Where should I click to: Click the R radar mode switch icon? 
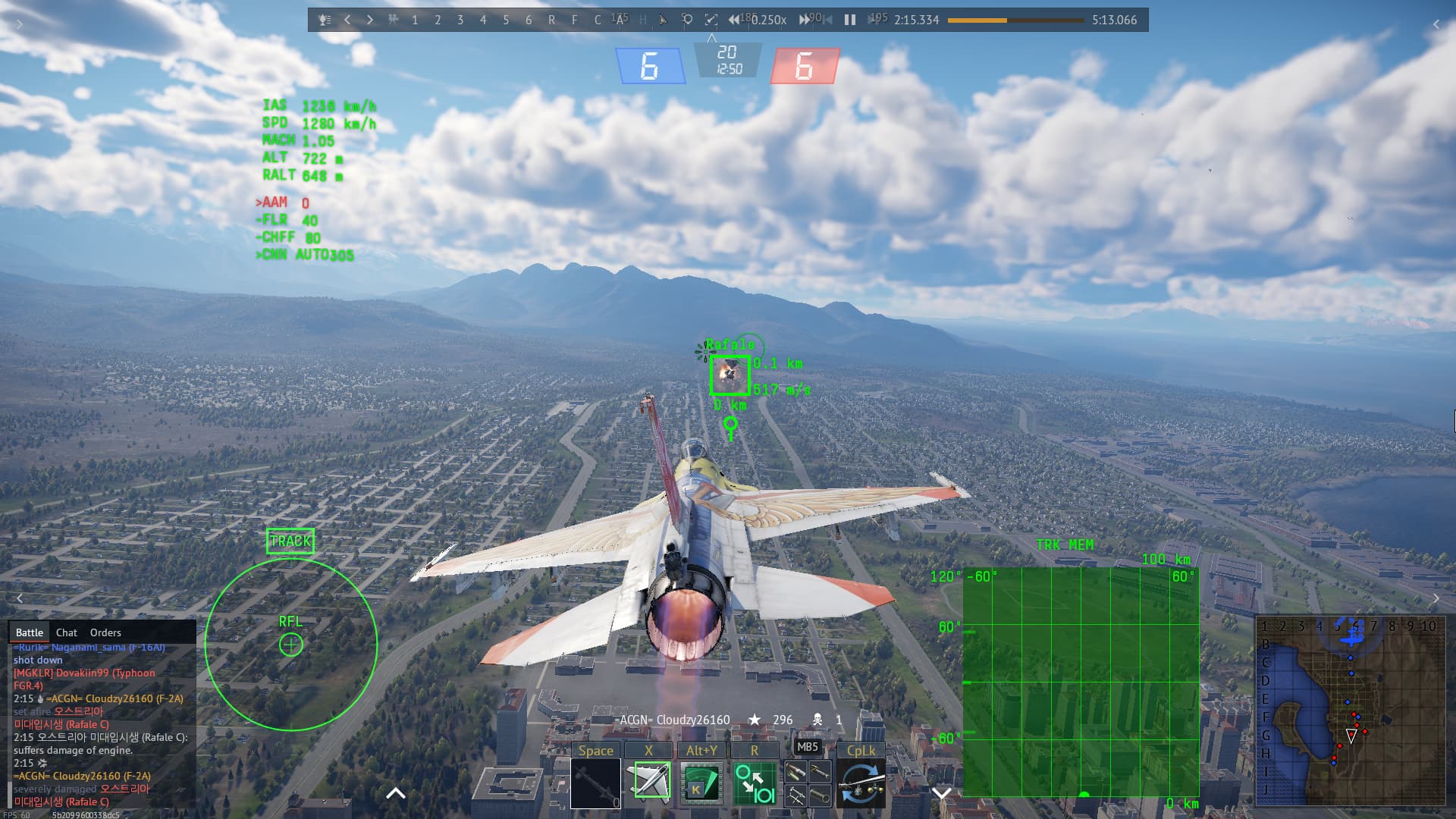(x=754, y=783)
